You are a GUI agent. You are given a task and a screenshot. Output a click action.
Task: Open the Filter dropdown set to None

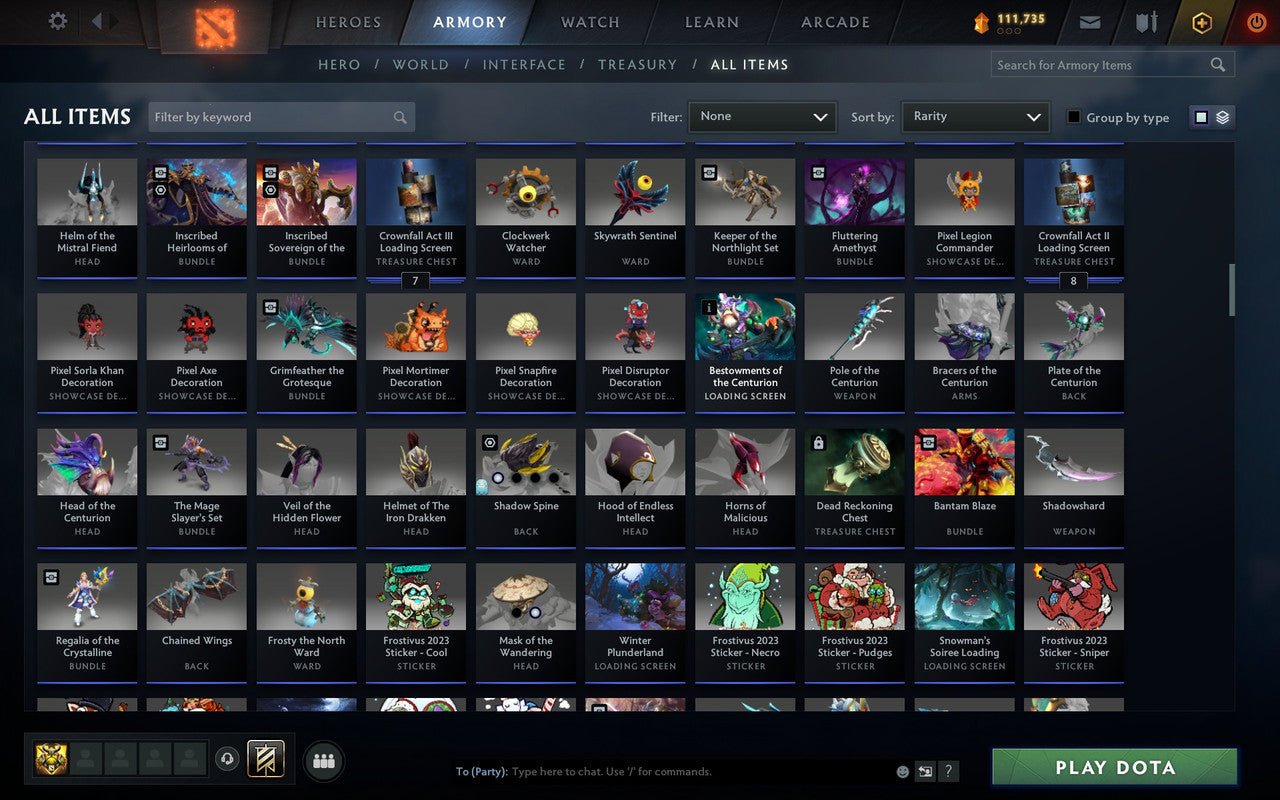tap(762, 117)
